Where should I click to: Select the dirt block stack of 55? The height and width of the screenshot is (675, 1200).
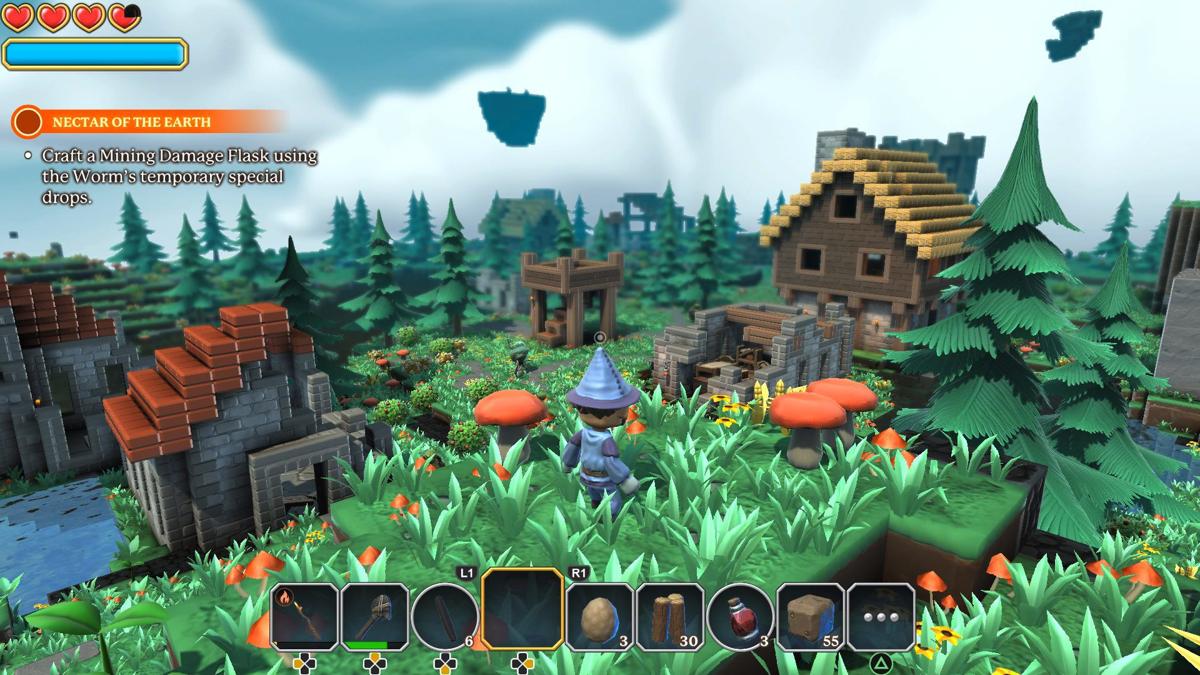click(811, 617)
